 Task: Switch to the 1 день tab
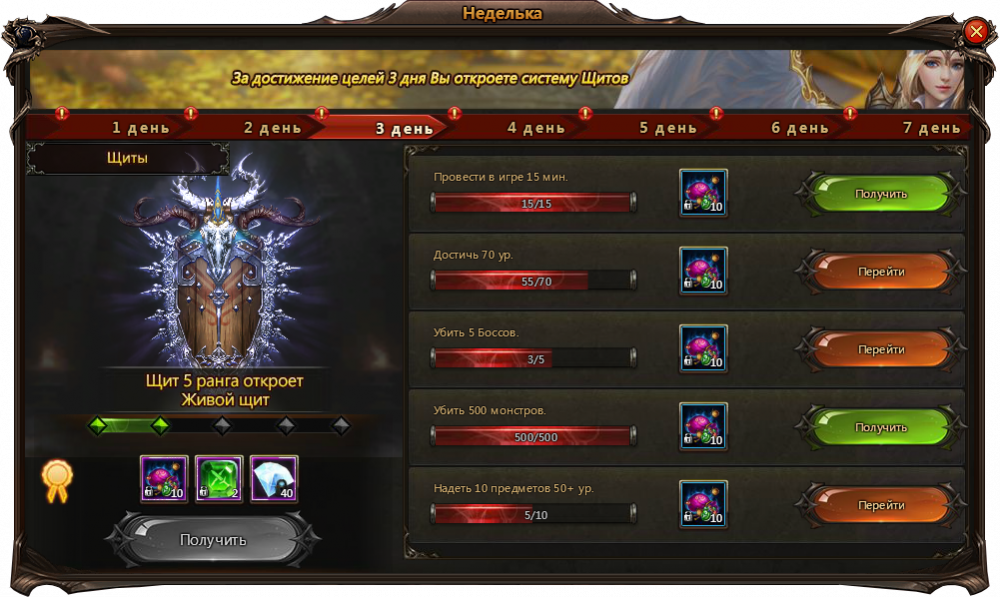coord(140,128)
